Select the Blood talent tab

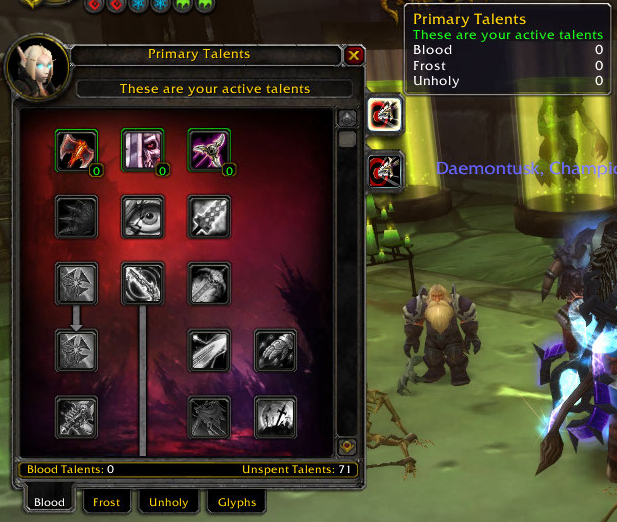coord(49,502)
